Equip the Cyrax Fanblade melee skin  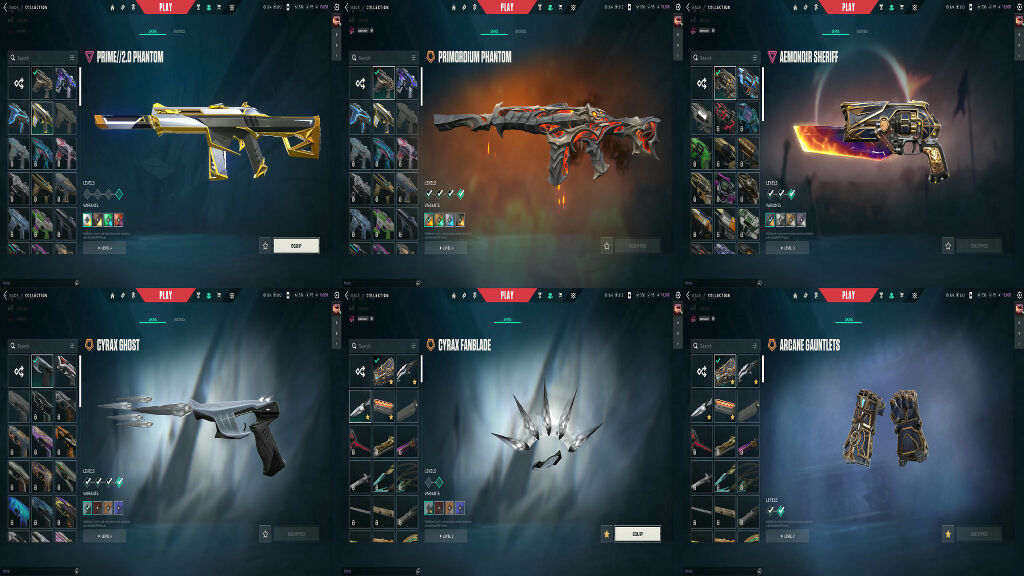click(x=637, y=533)
